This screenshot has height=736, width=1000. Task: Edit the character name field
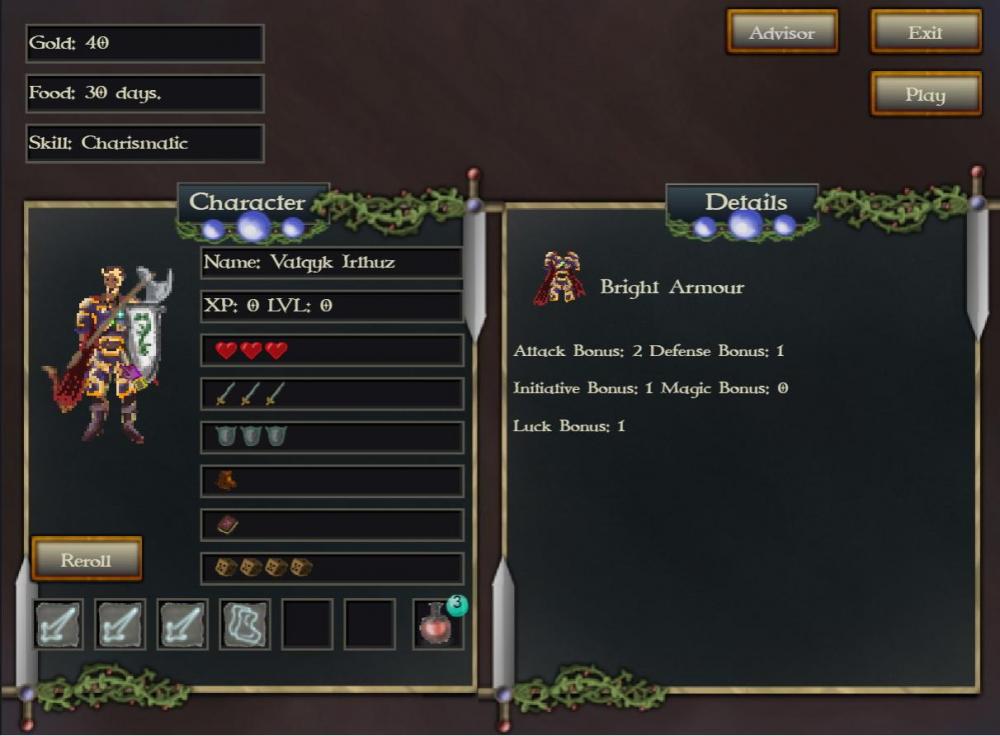[331, 263]
